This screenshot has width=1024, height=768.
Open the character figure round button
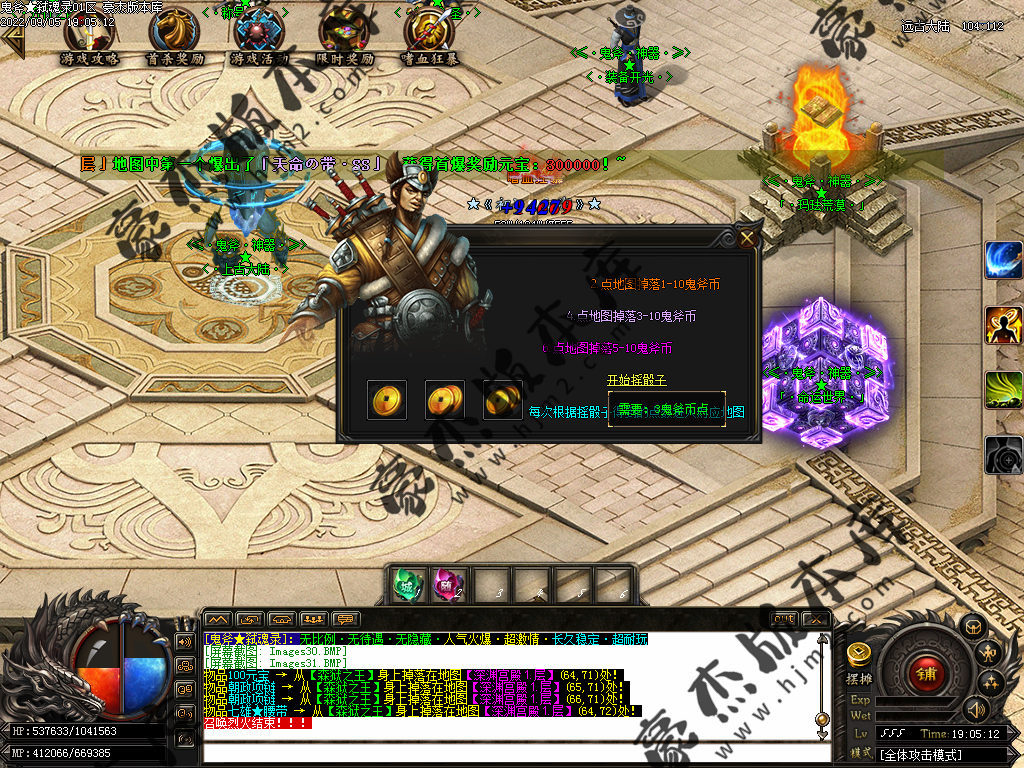coord(990,654)
